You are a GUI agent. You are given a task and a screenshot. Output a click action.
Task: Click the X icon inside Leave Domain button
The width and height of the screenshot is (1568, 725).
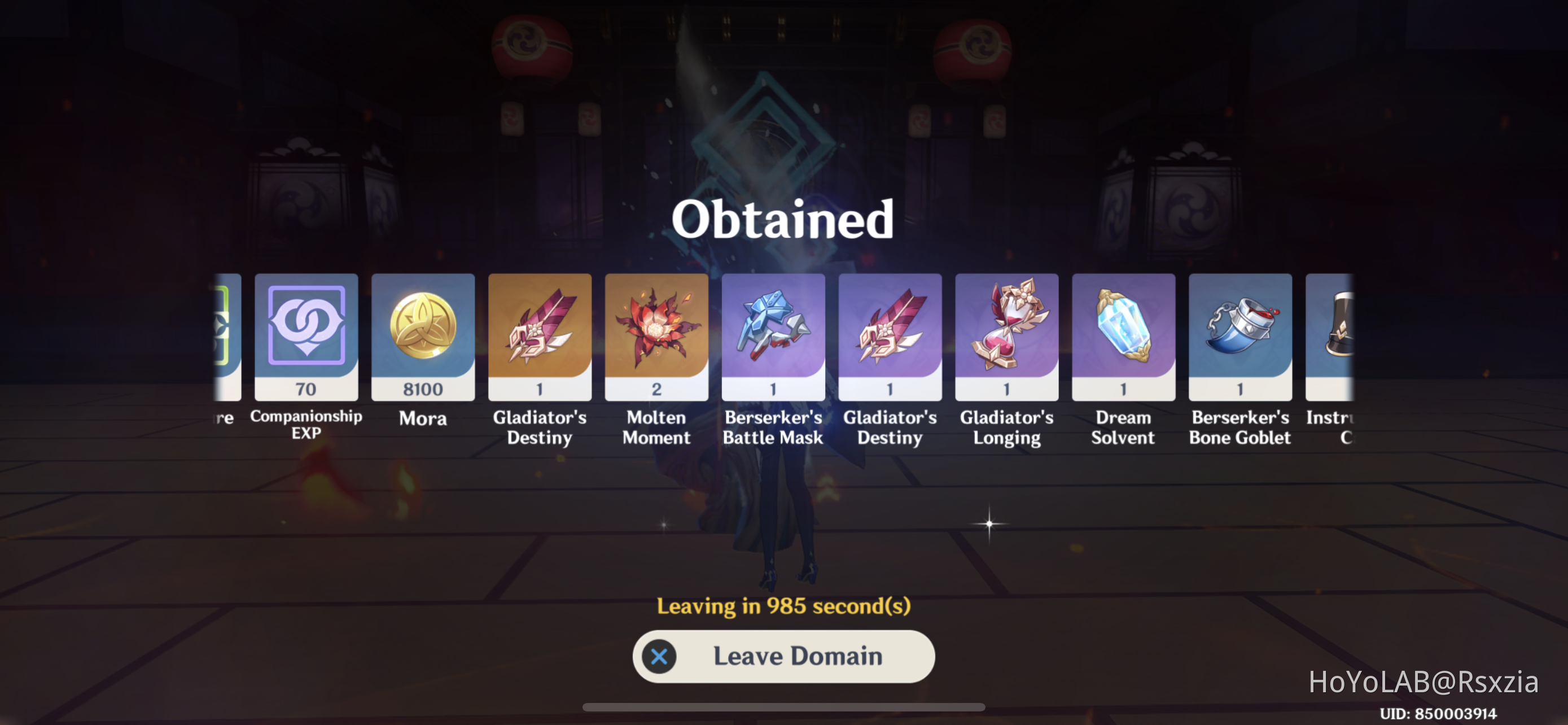(x=659, y=656)
